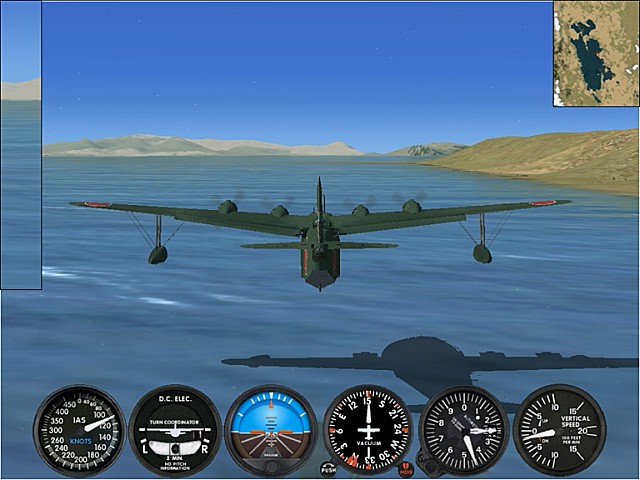Click the altimeter gauge

click(464, 430)
